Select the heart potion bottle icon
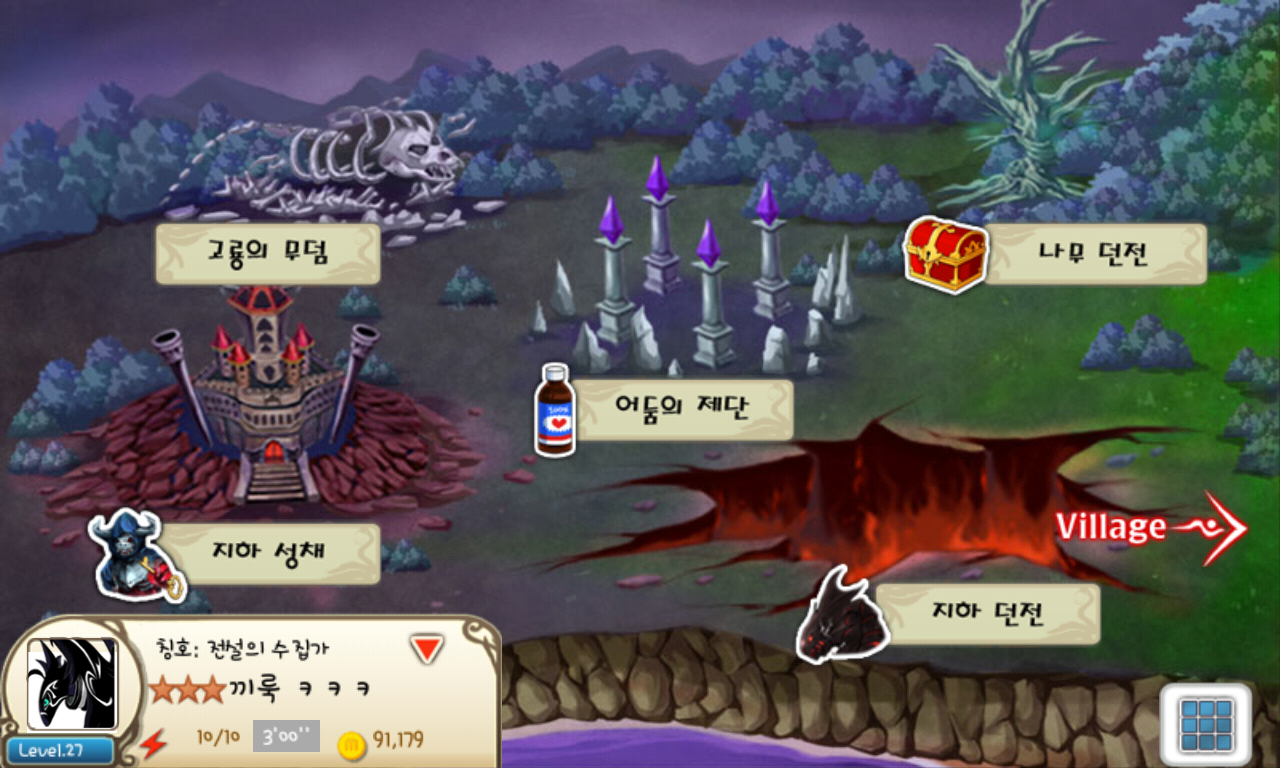Viewport: 1280px width, 768px height. [x=555, y=411]
